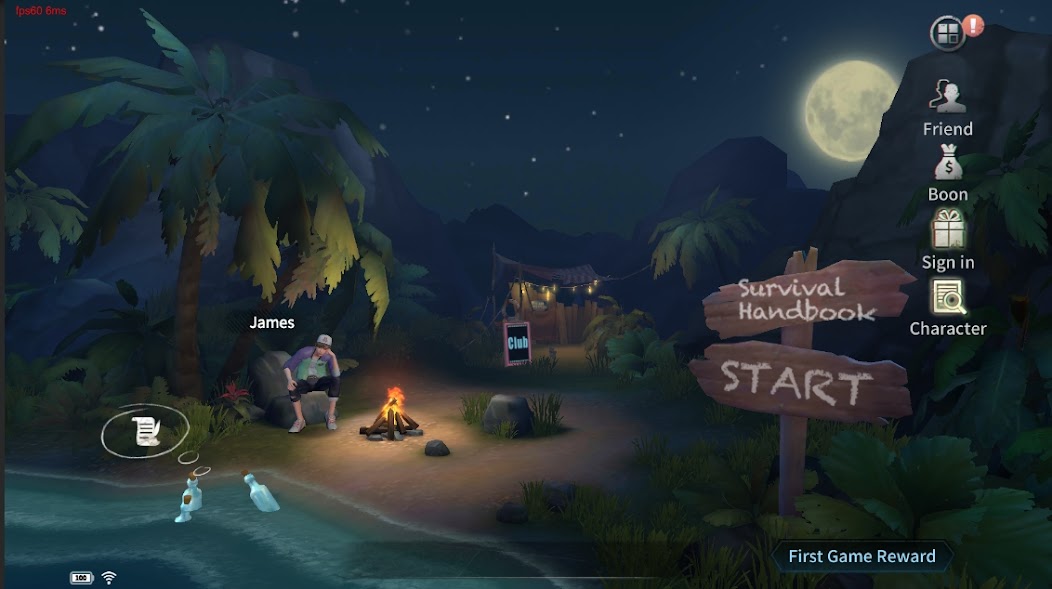
Task: Claim the First Game Reward
Action: pos(861,557)
